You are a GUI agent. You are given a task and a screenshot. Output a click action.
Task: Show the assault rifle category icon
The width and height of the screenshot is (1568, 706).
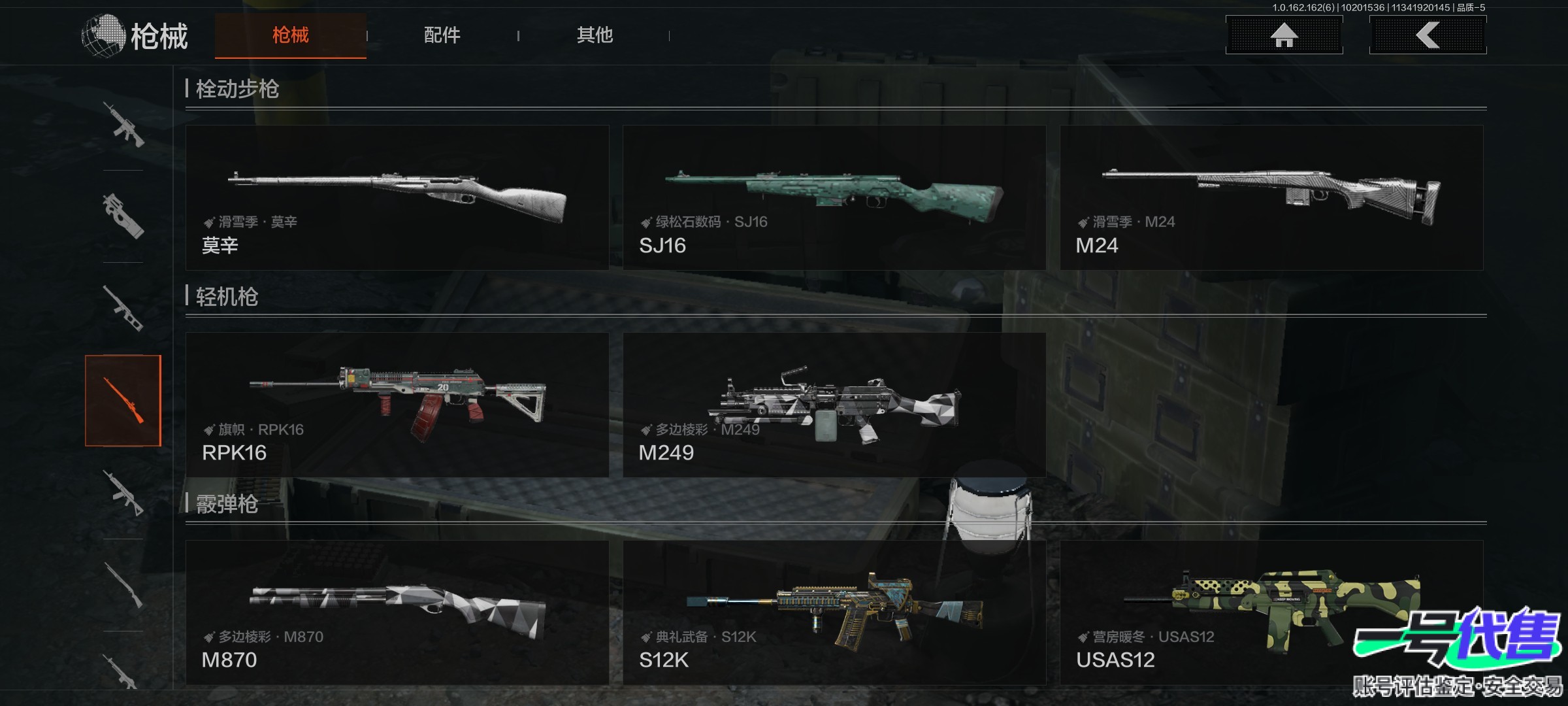point(123,124)
